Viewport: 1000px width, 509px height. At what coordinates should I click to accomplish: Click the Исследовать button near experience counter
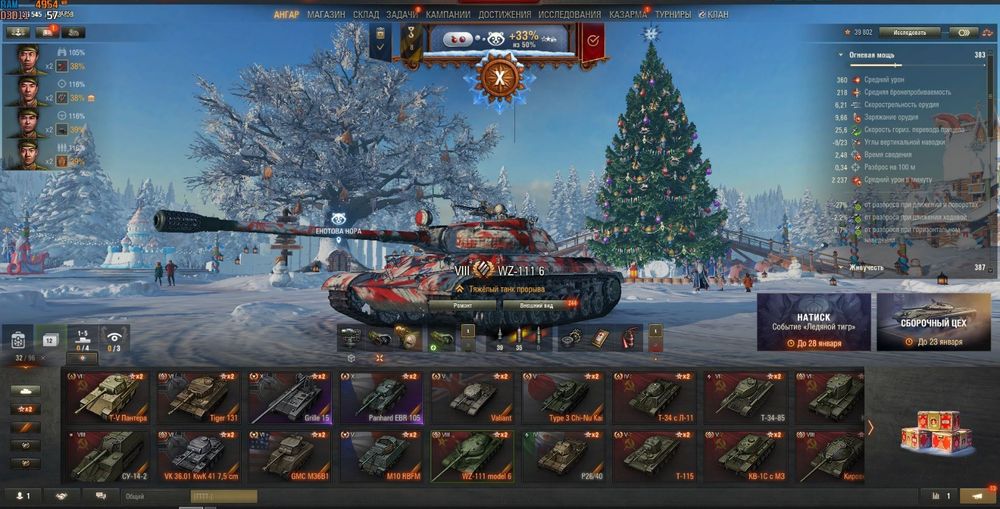909,32
